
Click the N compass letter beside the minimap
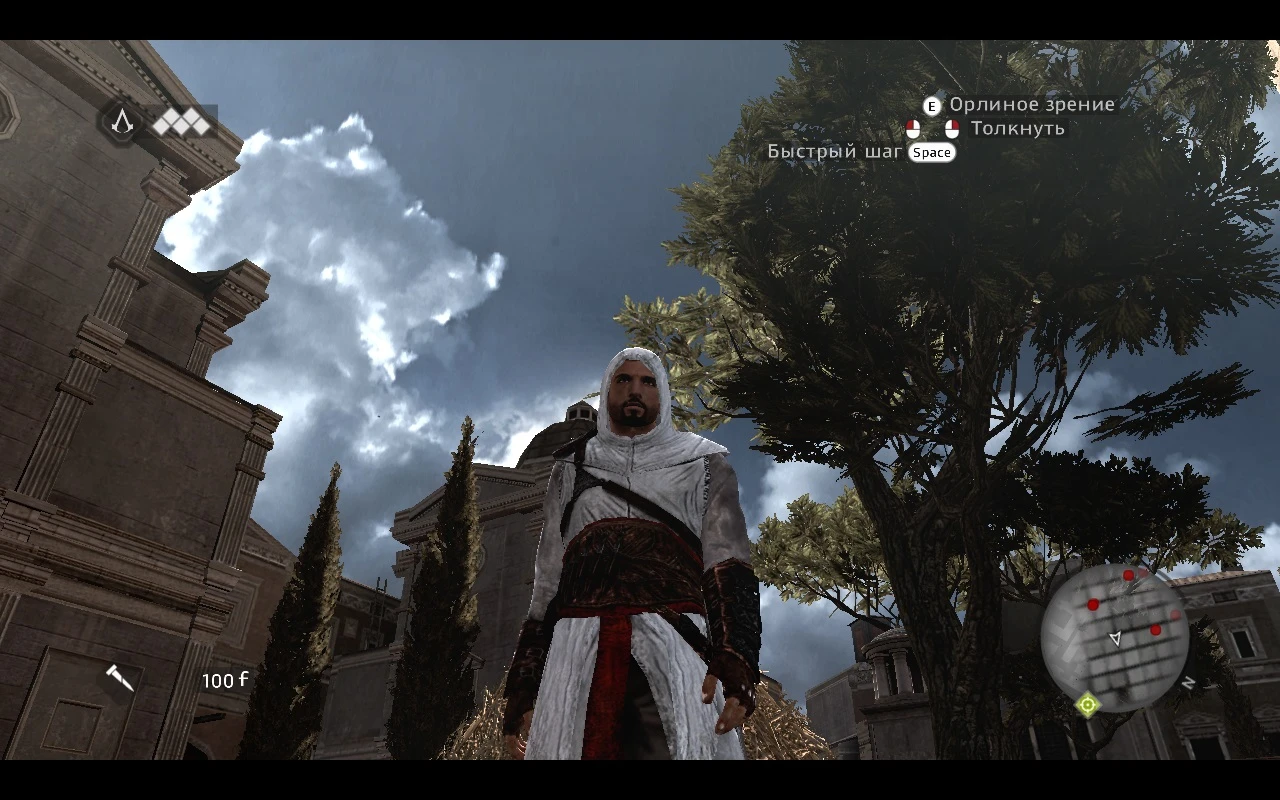[1188, 681]
